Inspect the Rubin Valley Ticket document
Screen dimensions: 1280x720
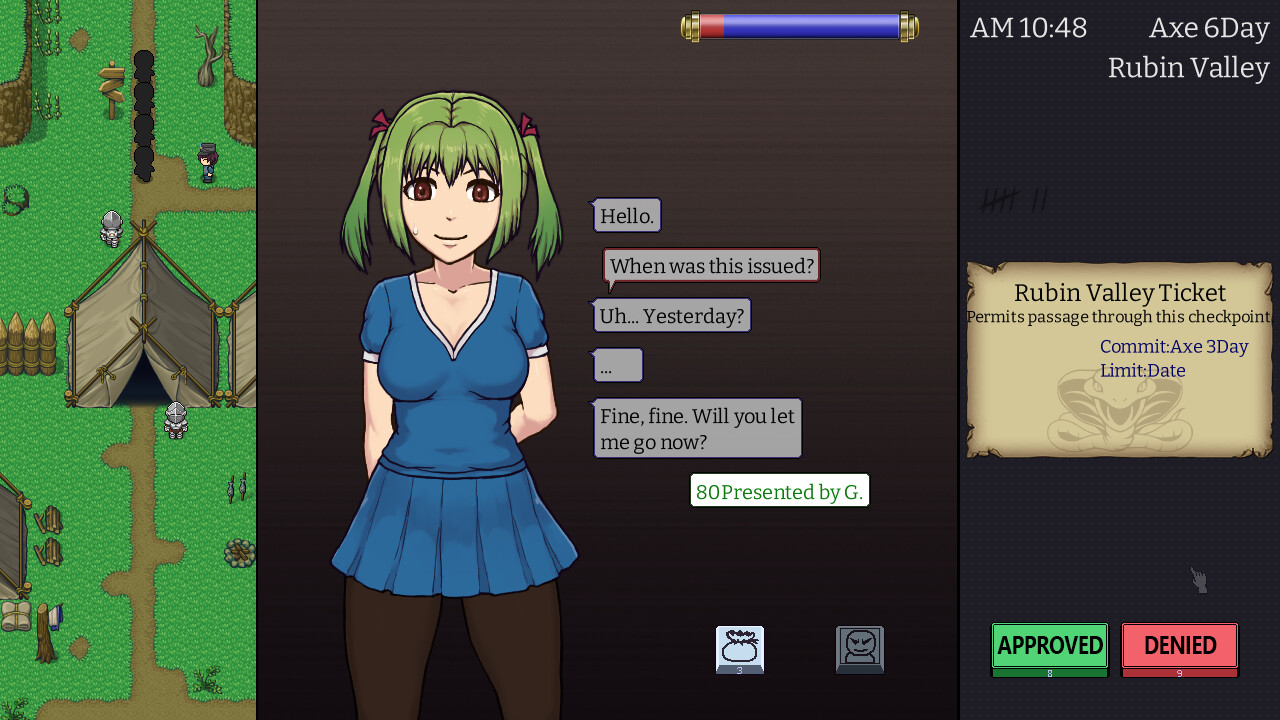[x=1119, y=359]
